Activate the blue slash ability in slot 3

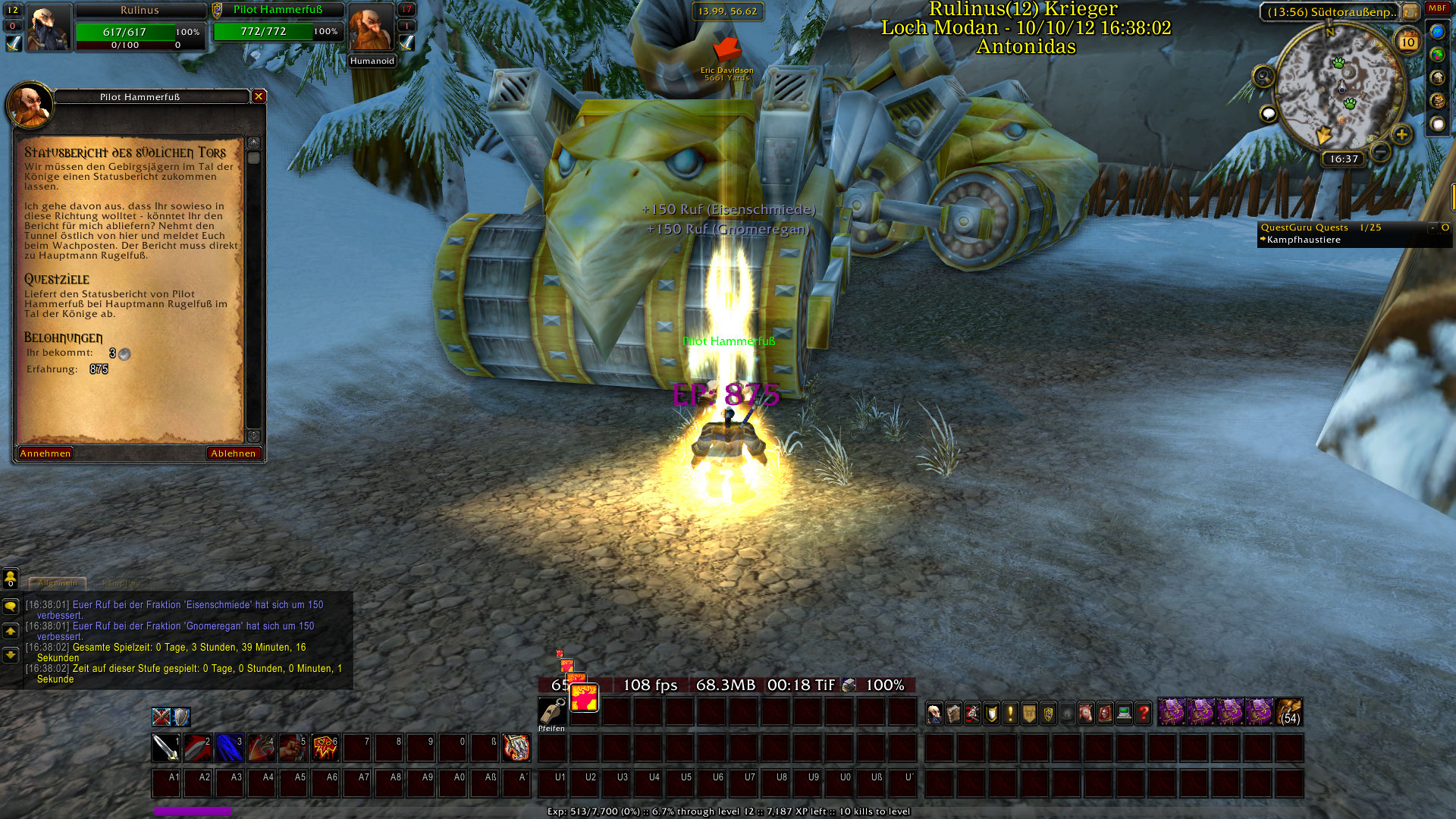(229, 748)
